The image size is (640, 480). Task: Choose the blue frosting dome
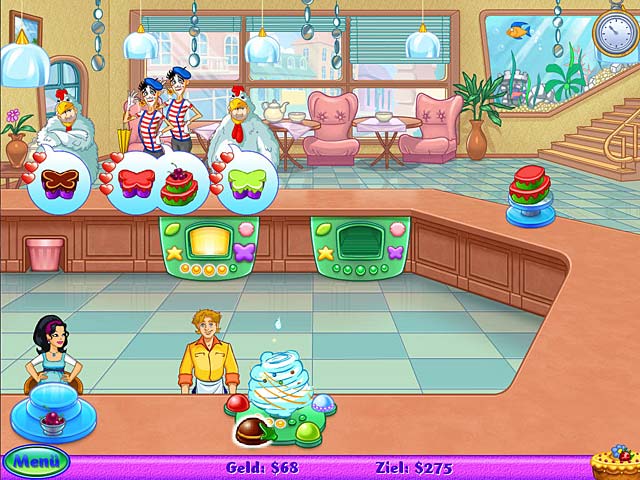(x=323, y=403)
